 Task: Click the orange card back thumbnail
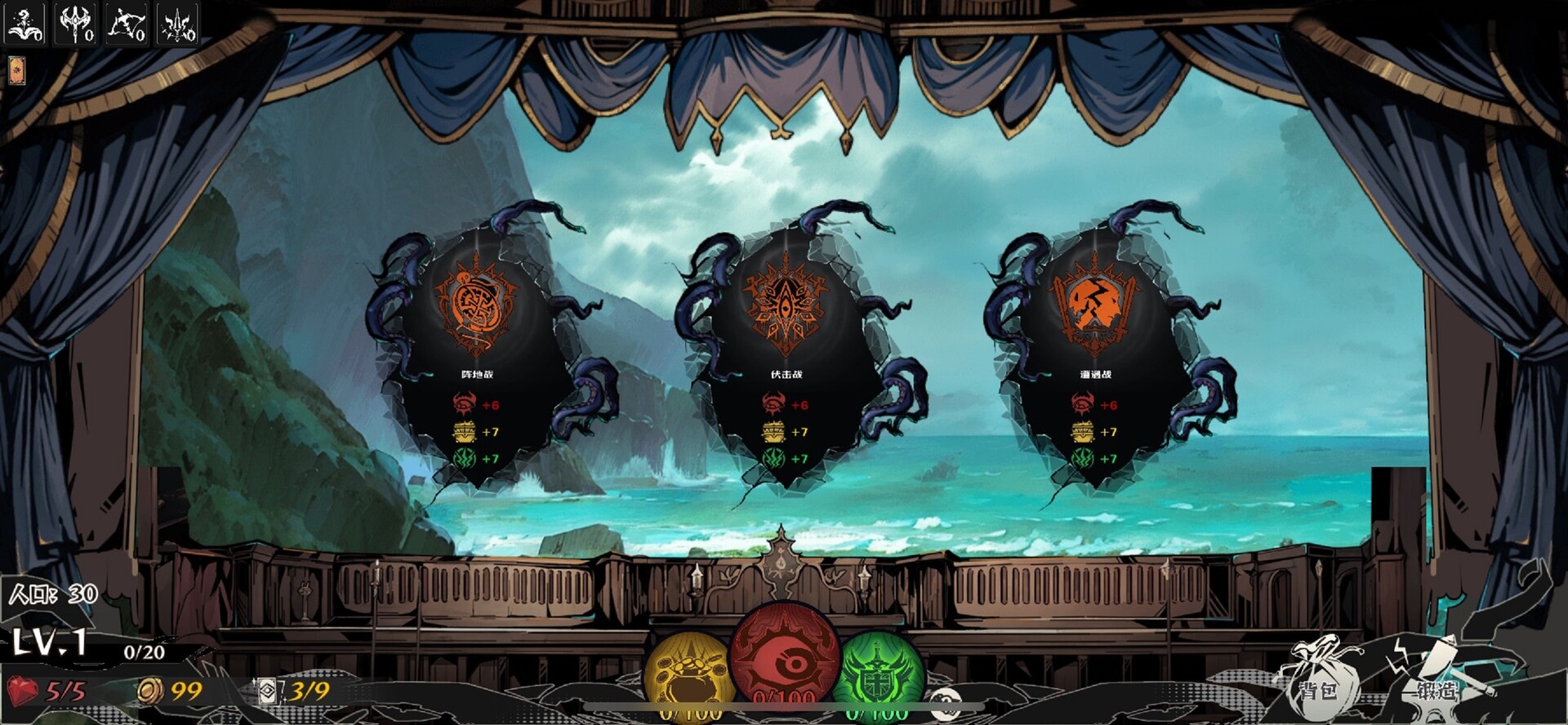point(16,72)
